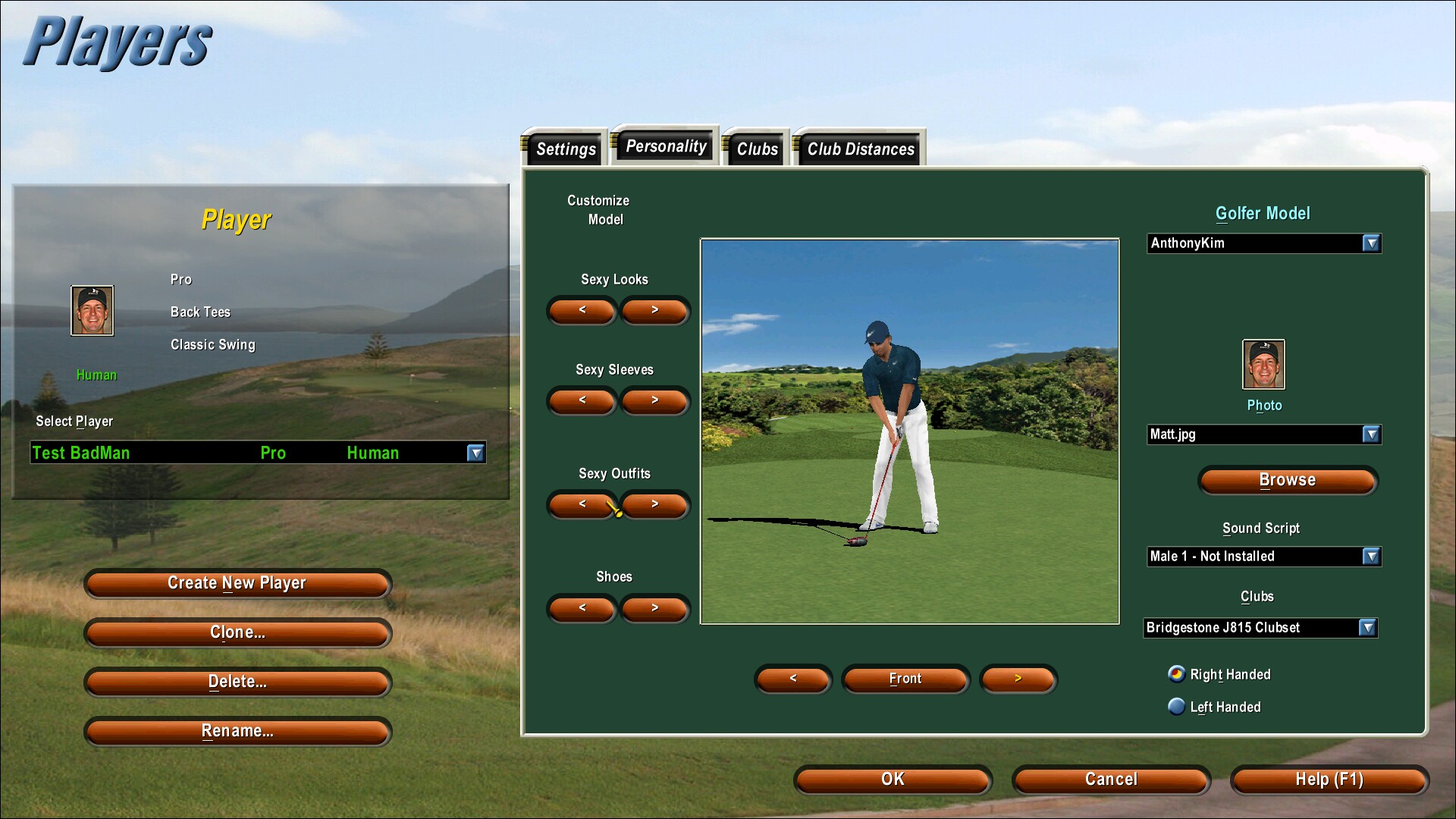This screenshot has width=1456, height=819.
Task: Click the Front view button
Action: click(905, 679)
